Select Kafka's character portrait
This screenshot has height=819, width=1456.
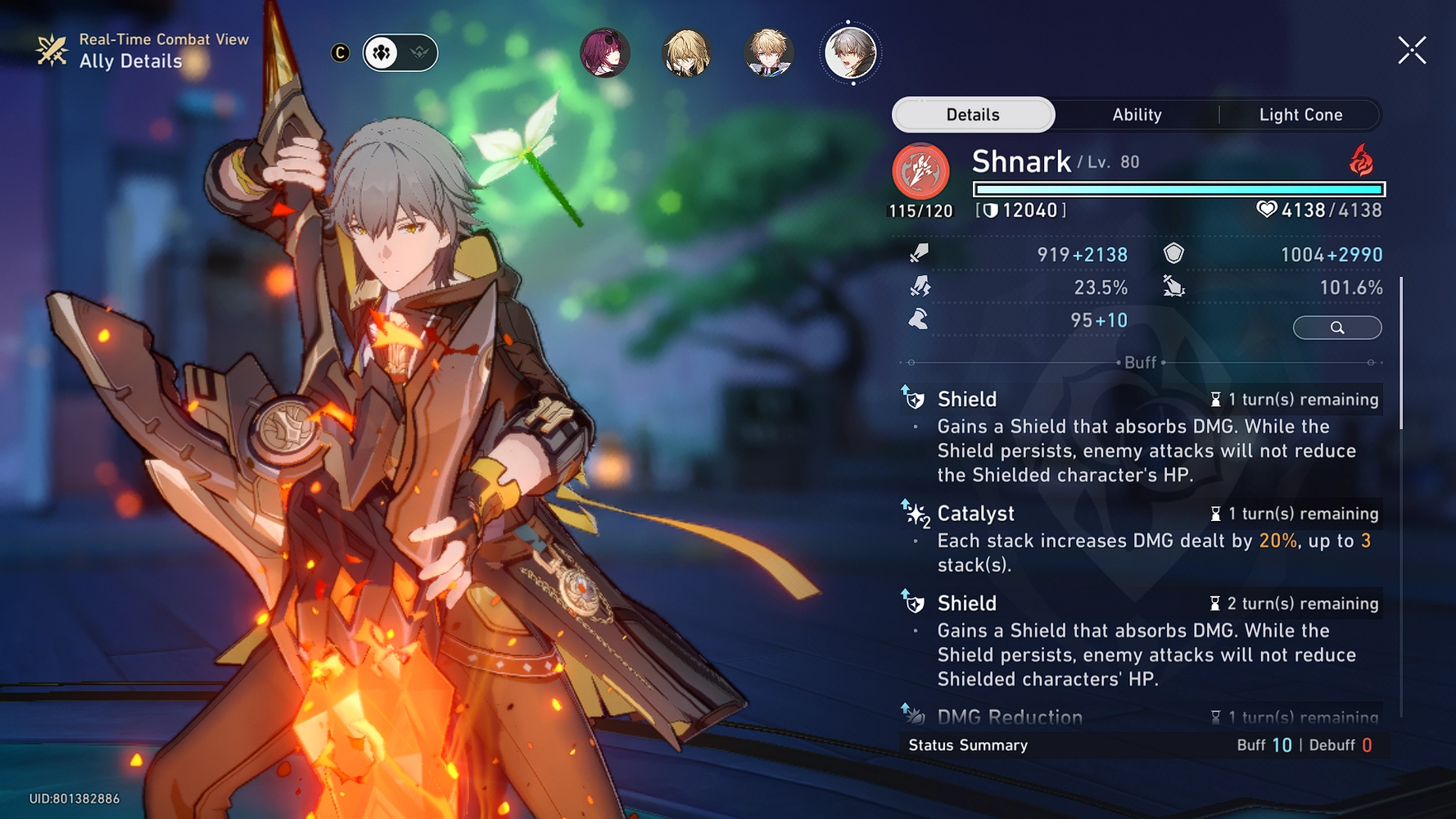604,52
